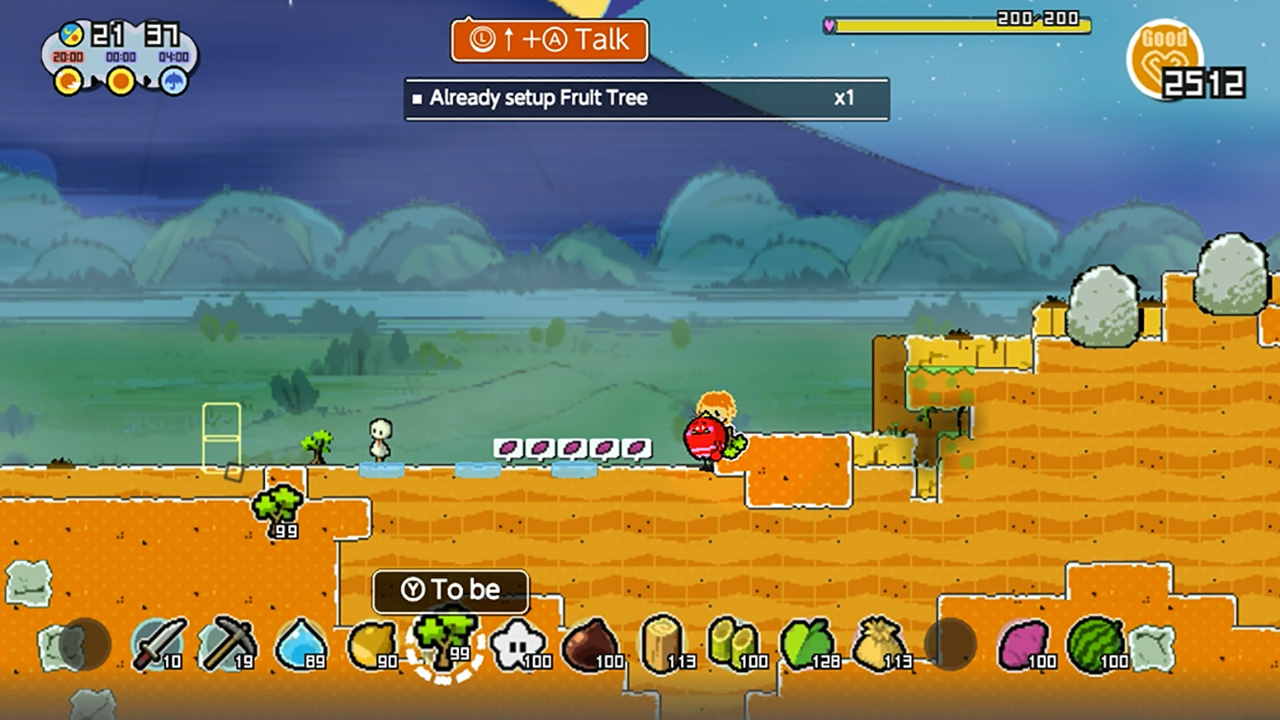Expand the Good rating heart badge
Image resolution: width=1280 pixels, height=720 pixels.
1166,55
